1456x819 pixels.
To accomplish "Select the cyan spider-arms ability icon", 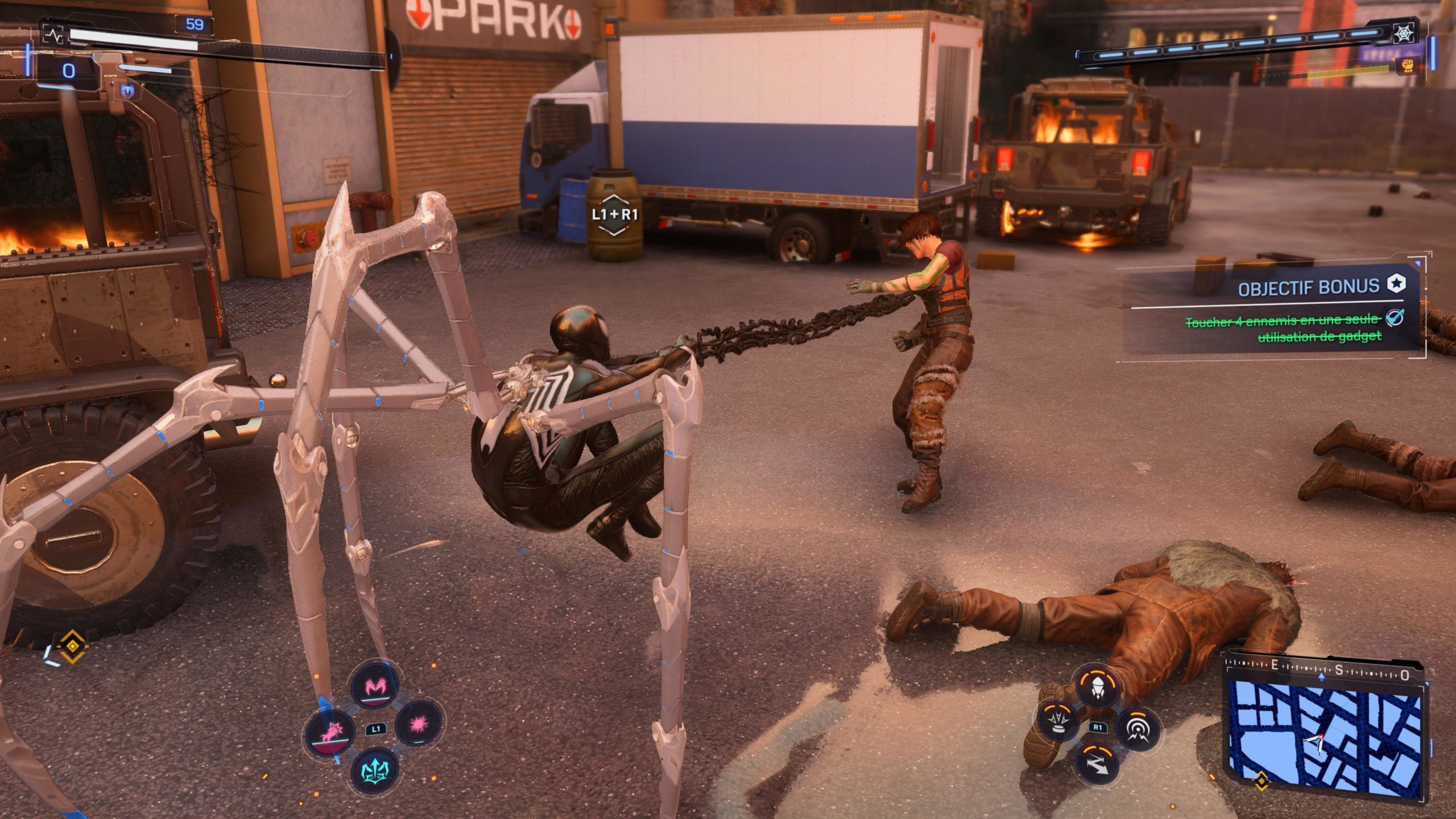I will click(375, 771).
